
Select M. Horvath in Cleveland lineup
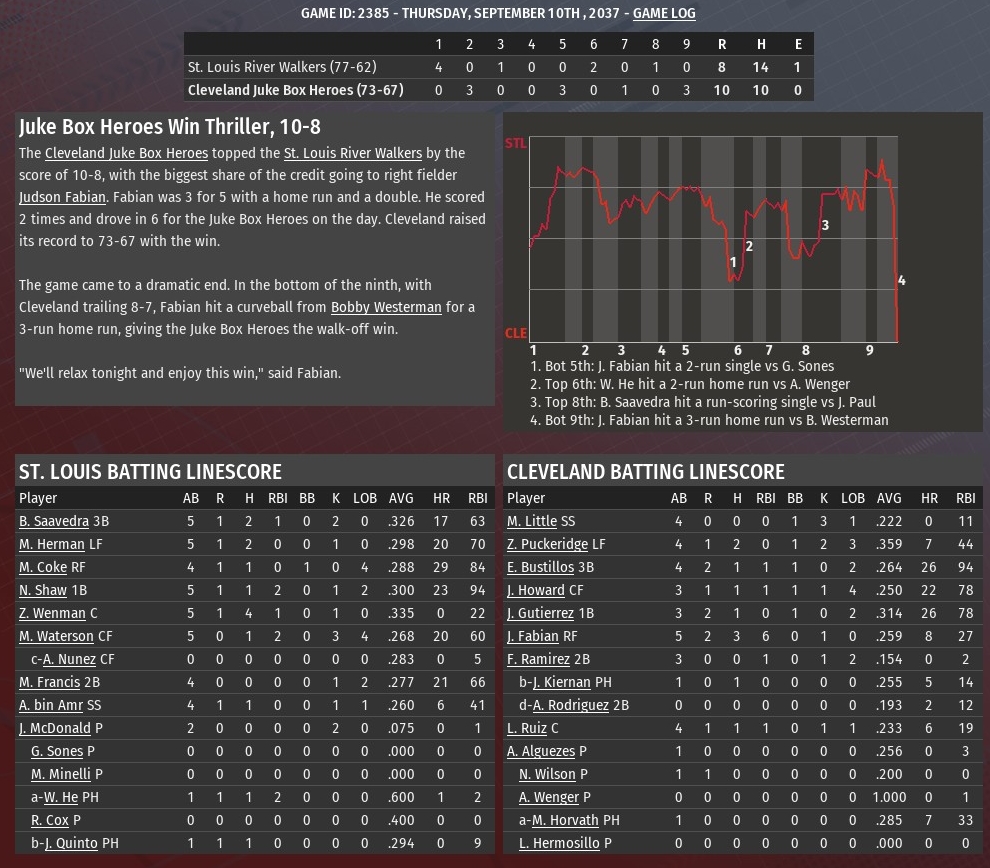click(565, 820)
